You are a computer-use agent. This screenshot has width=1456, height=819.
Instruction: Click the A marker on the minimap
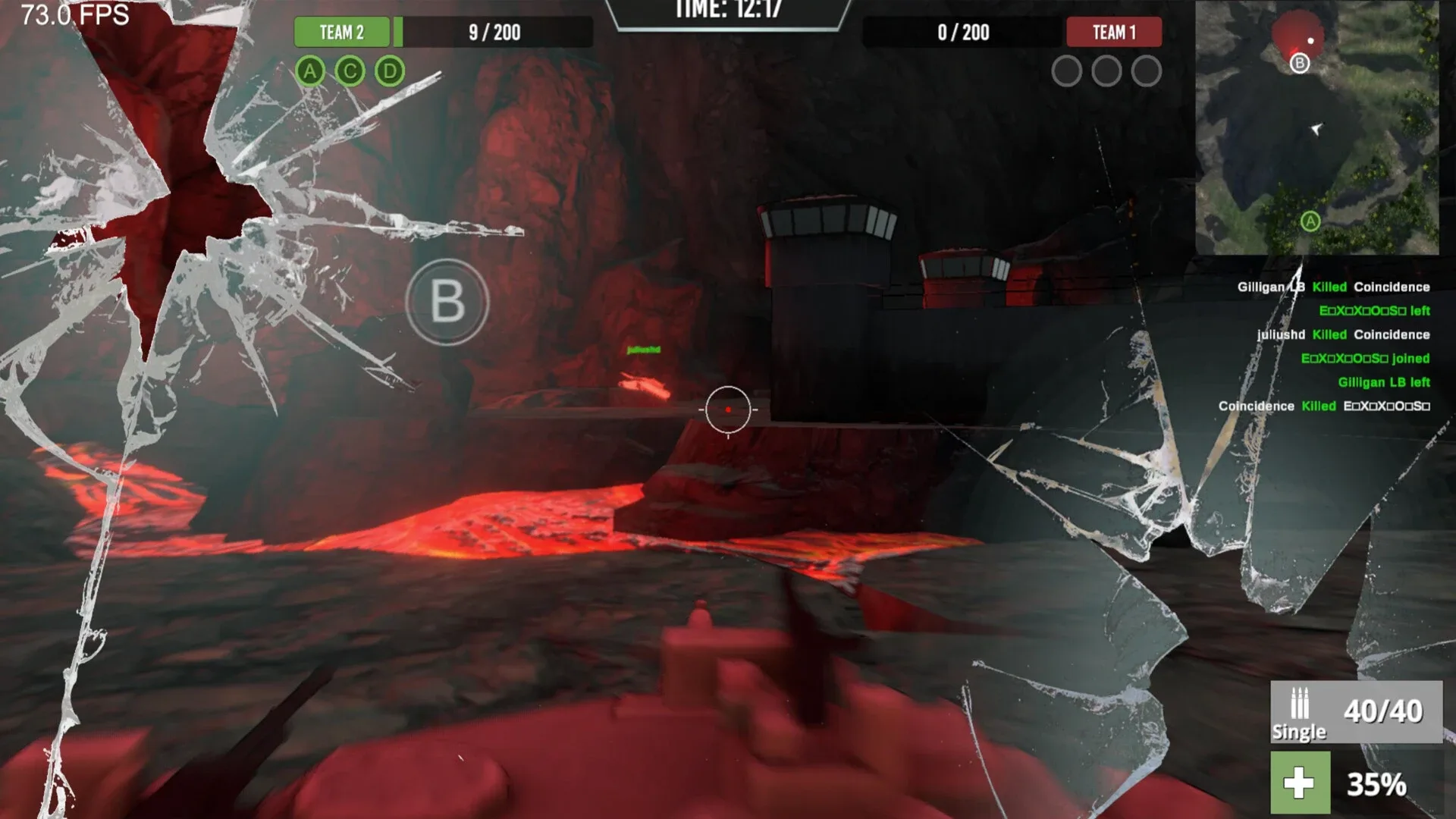pos(1310,221)
